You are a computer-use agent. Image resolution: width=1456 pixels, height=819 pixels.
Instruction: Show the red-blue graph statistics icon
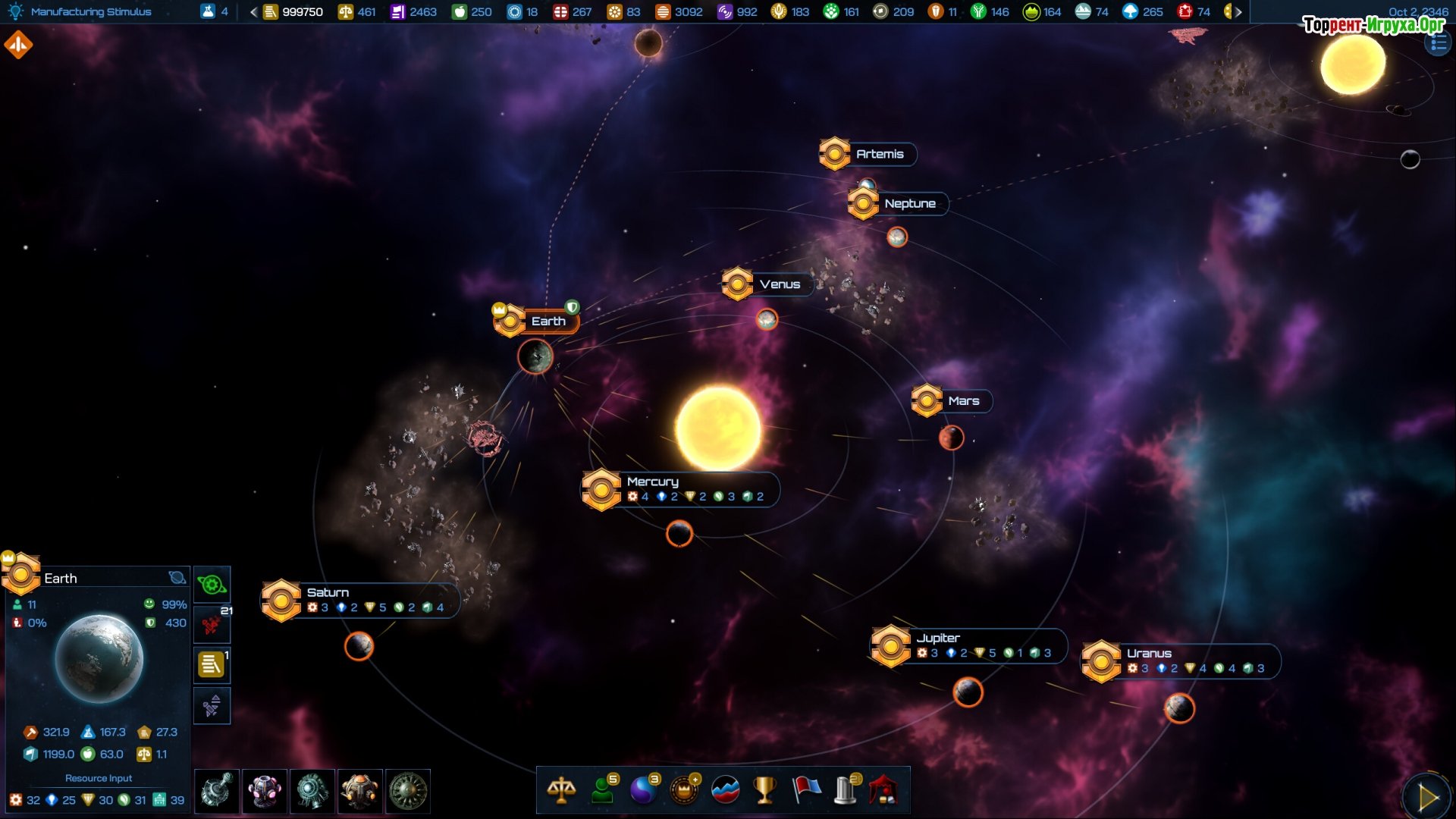[725, 790]
